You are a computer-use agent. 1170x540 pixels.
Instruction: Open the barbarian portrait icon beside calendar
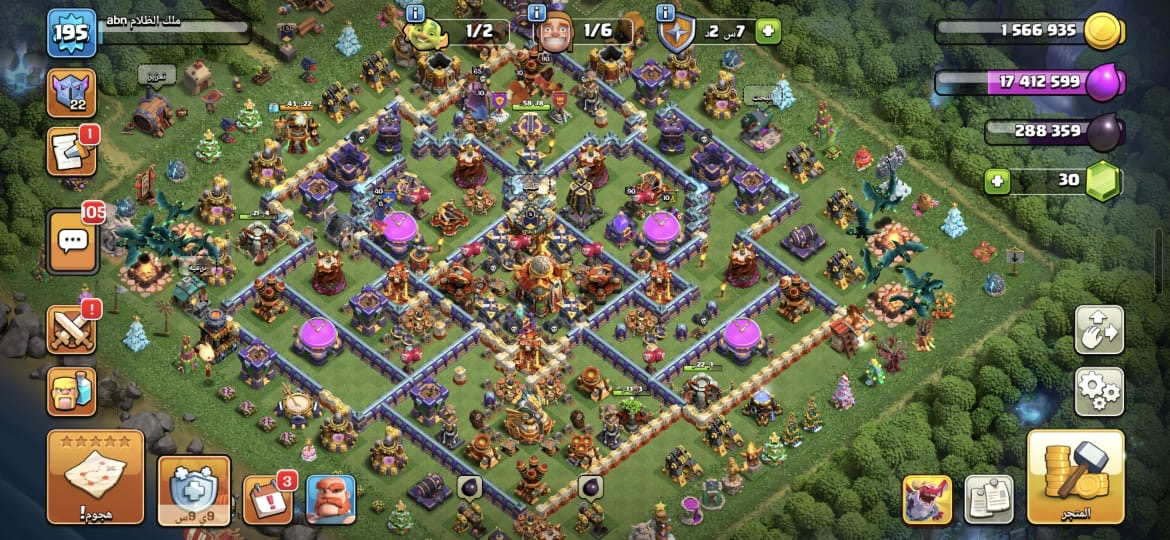pos(330,497)
